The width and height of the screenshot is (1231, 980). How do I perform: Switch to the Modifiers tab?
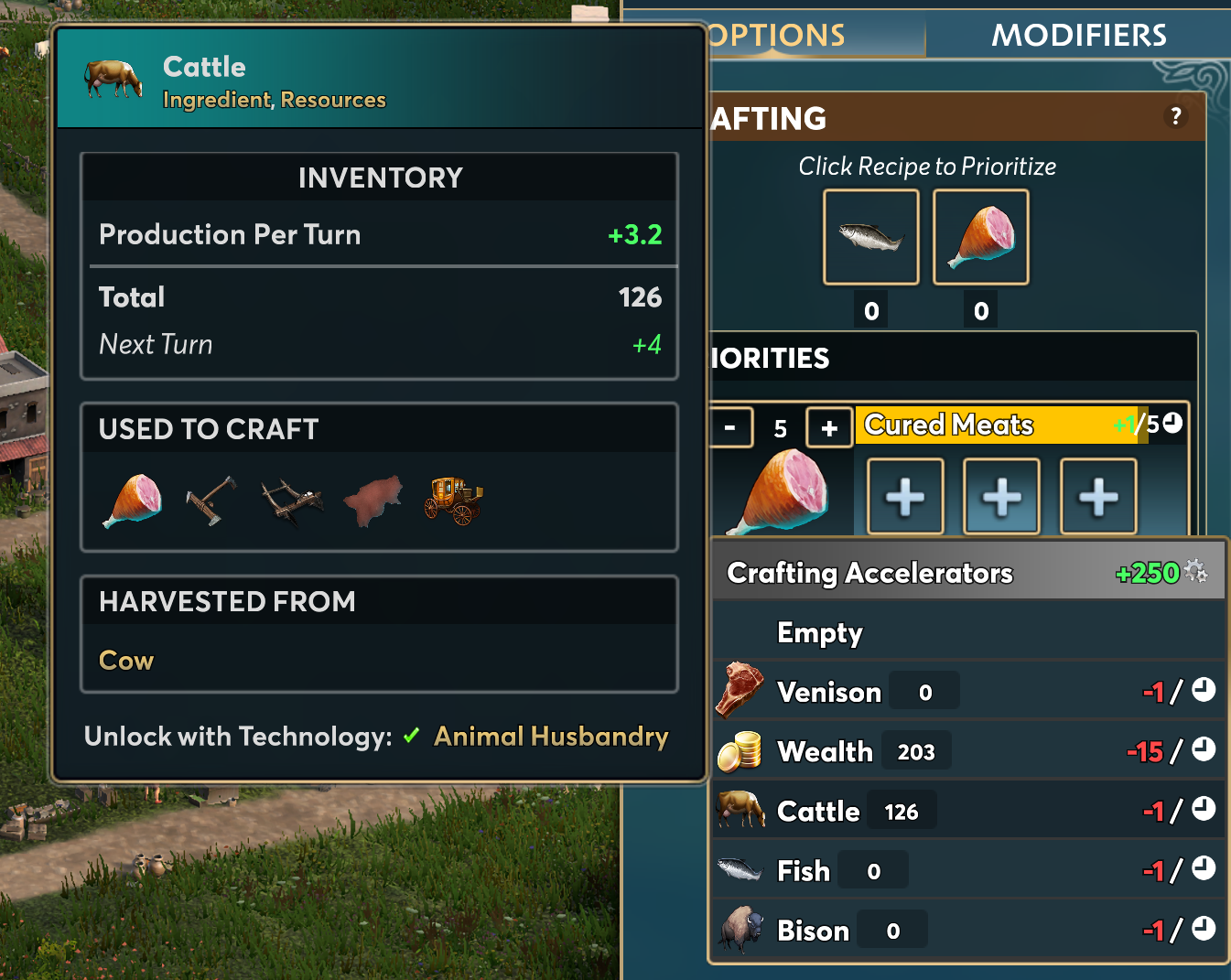(1078, 36)
